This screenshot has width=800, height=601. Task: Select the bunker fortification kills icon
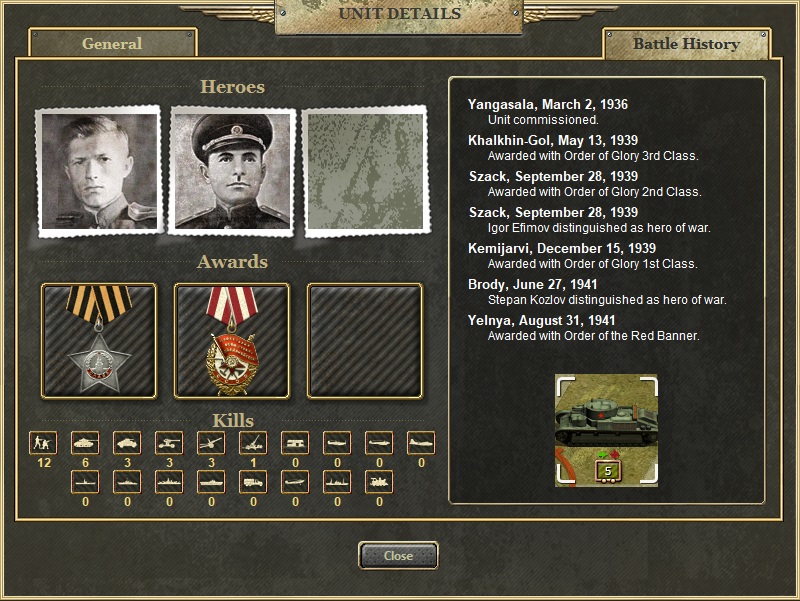pos(295,443)
